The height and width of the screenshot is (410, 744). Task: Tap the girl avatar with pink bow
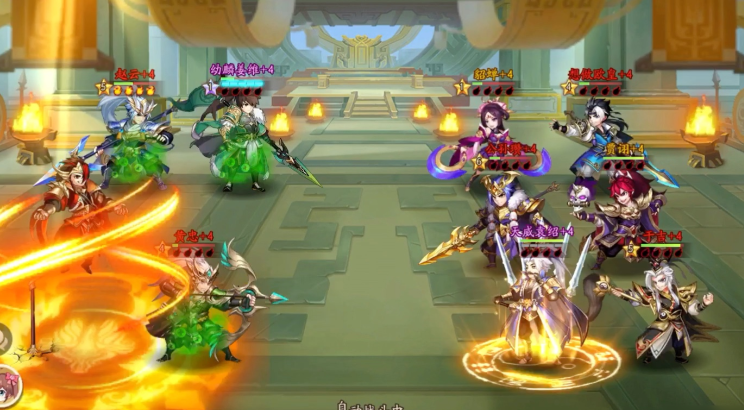click(8, 387)
